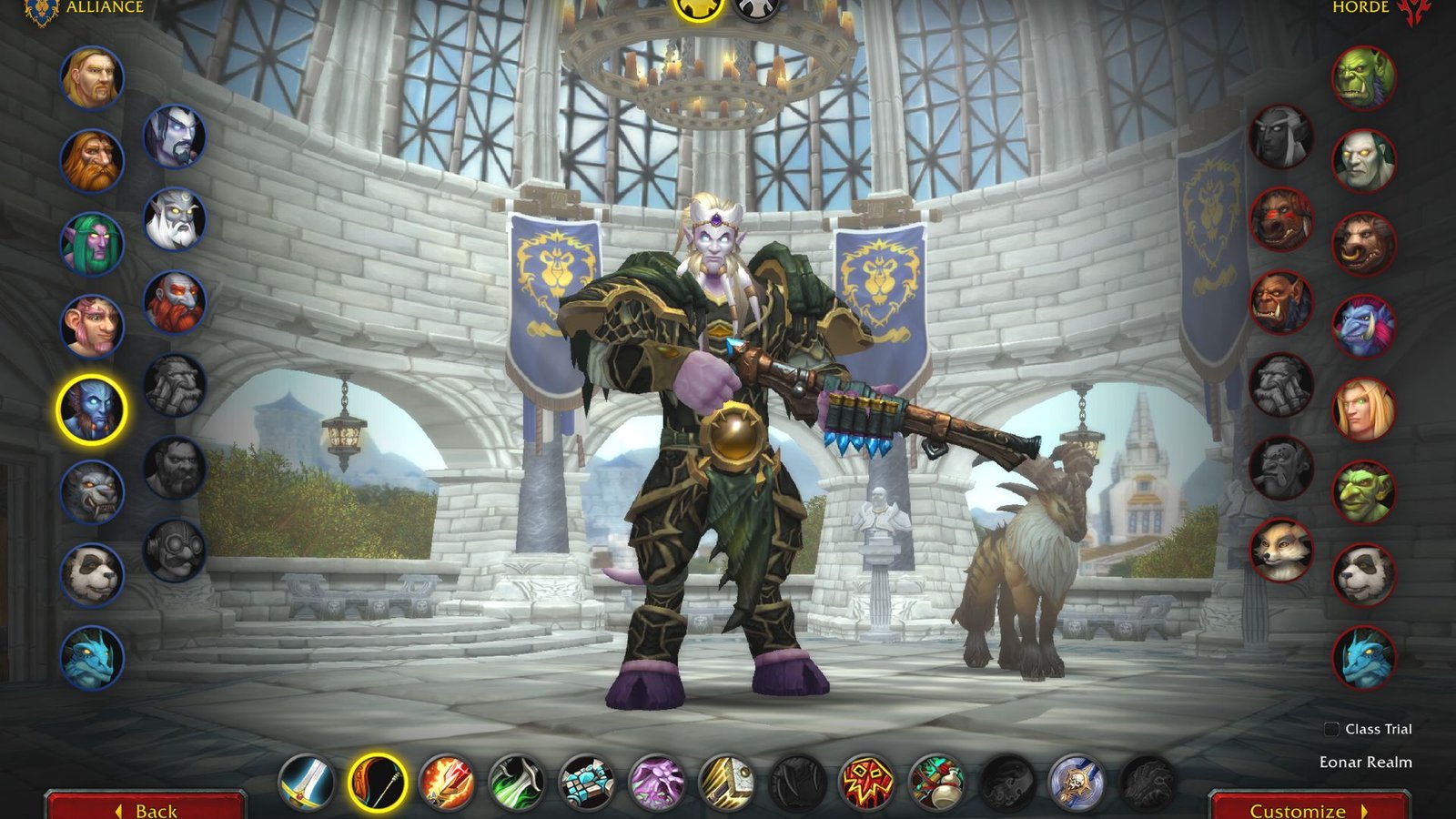1456x819 pixels.
Task: Select the highlighted first body type toggle
Action: 695,11
